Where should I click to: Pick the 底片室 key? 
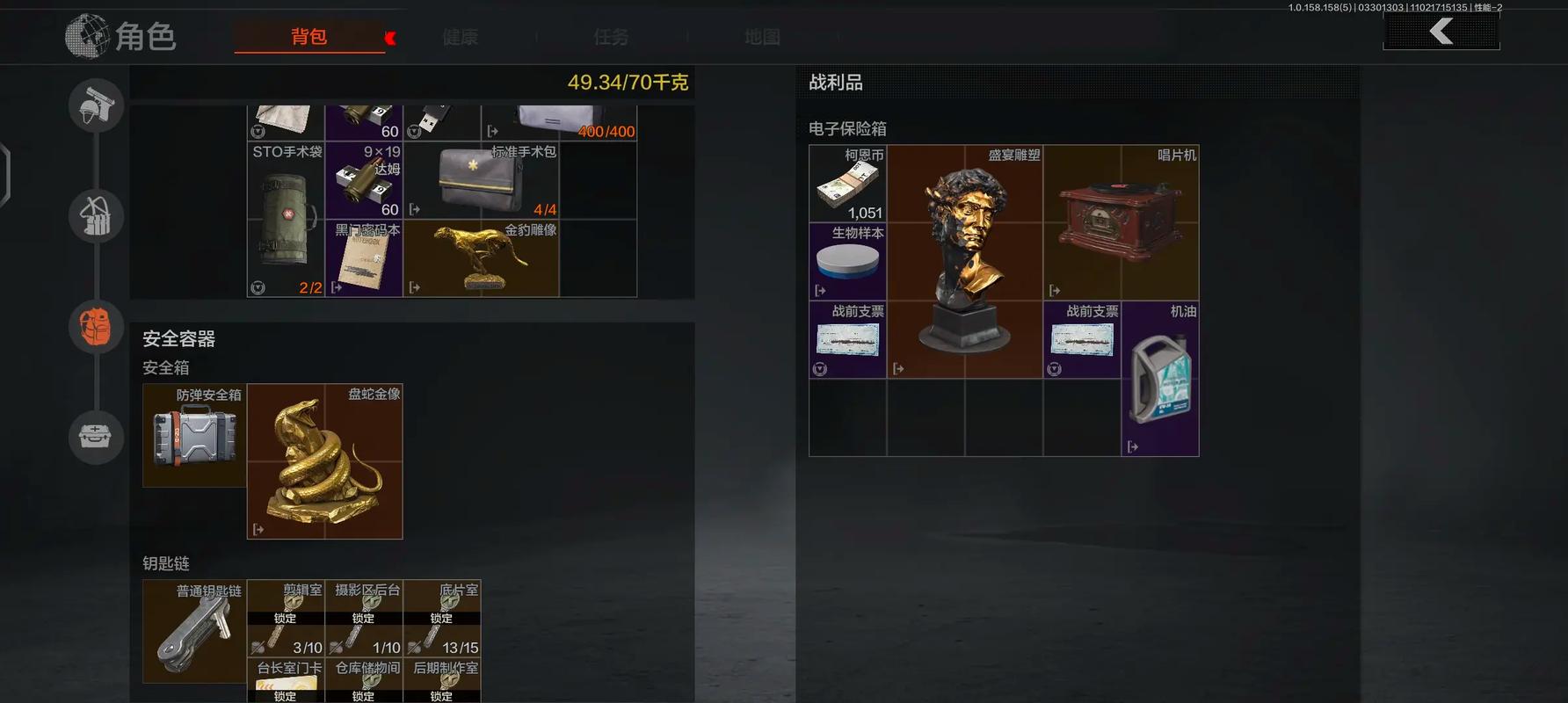pos(442,618)
